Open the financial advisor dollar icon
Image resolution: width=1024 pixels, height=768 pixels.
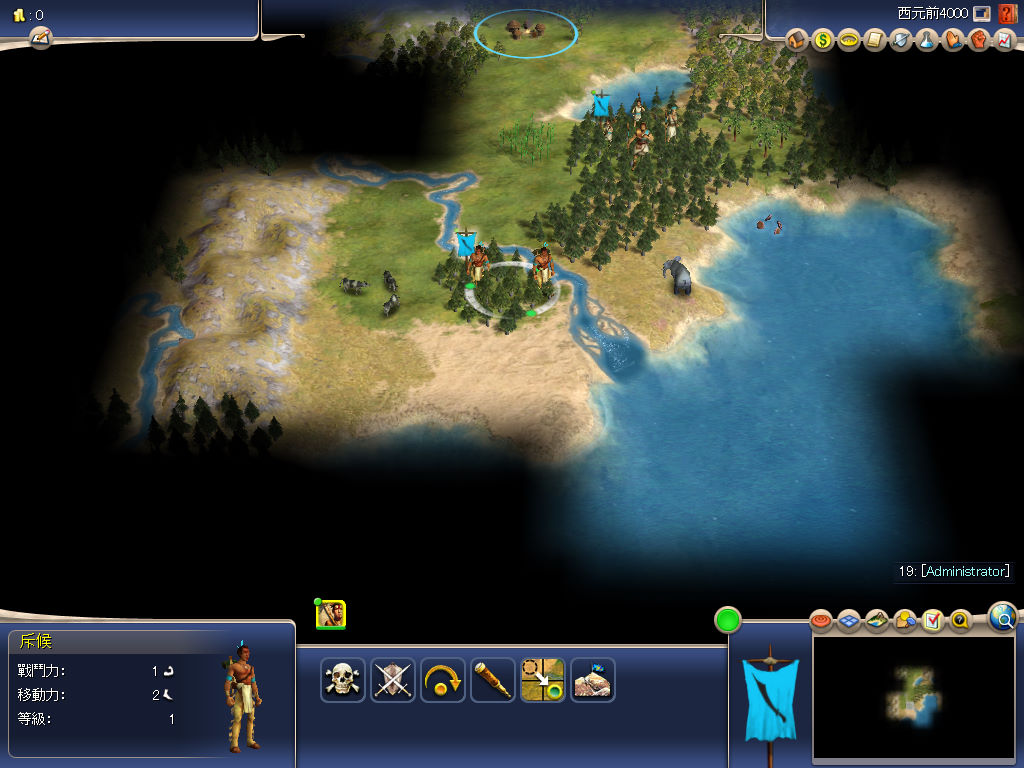(x=823, y=41)
